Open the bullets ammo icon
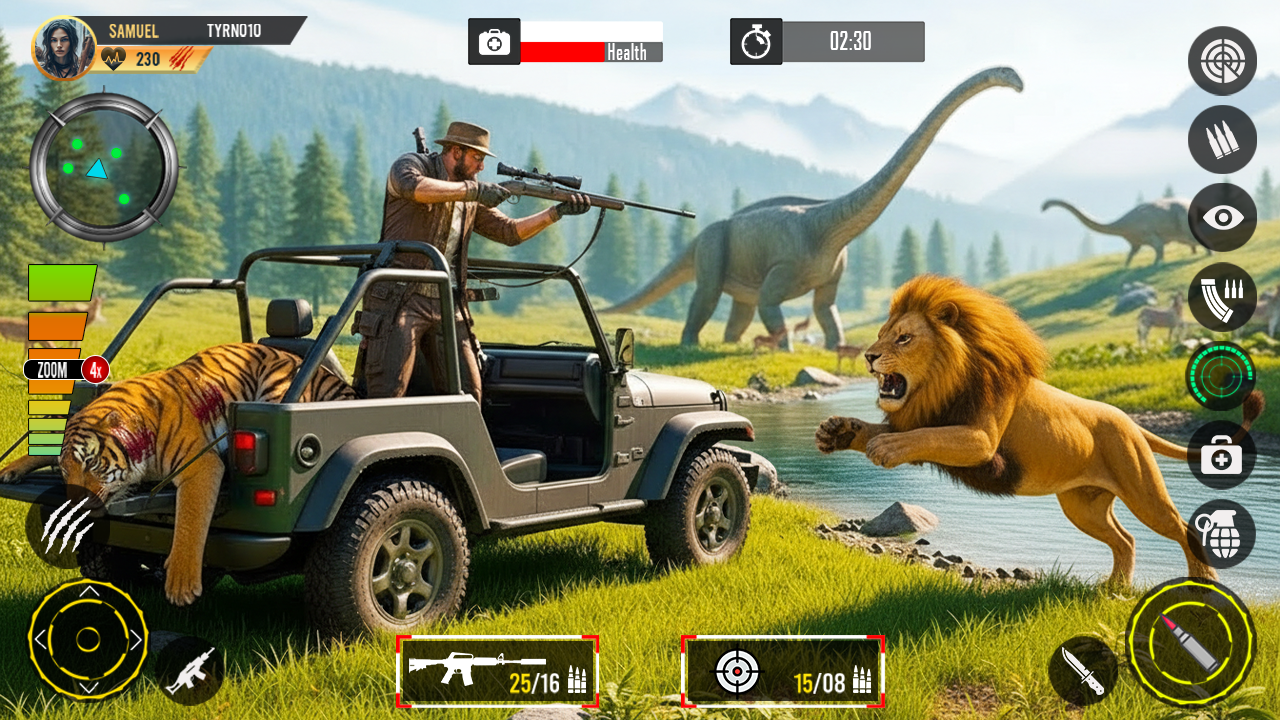This screenshot has height=720, width=1280. click(x=1221, y=140)
